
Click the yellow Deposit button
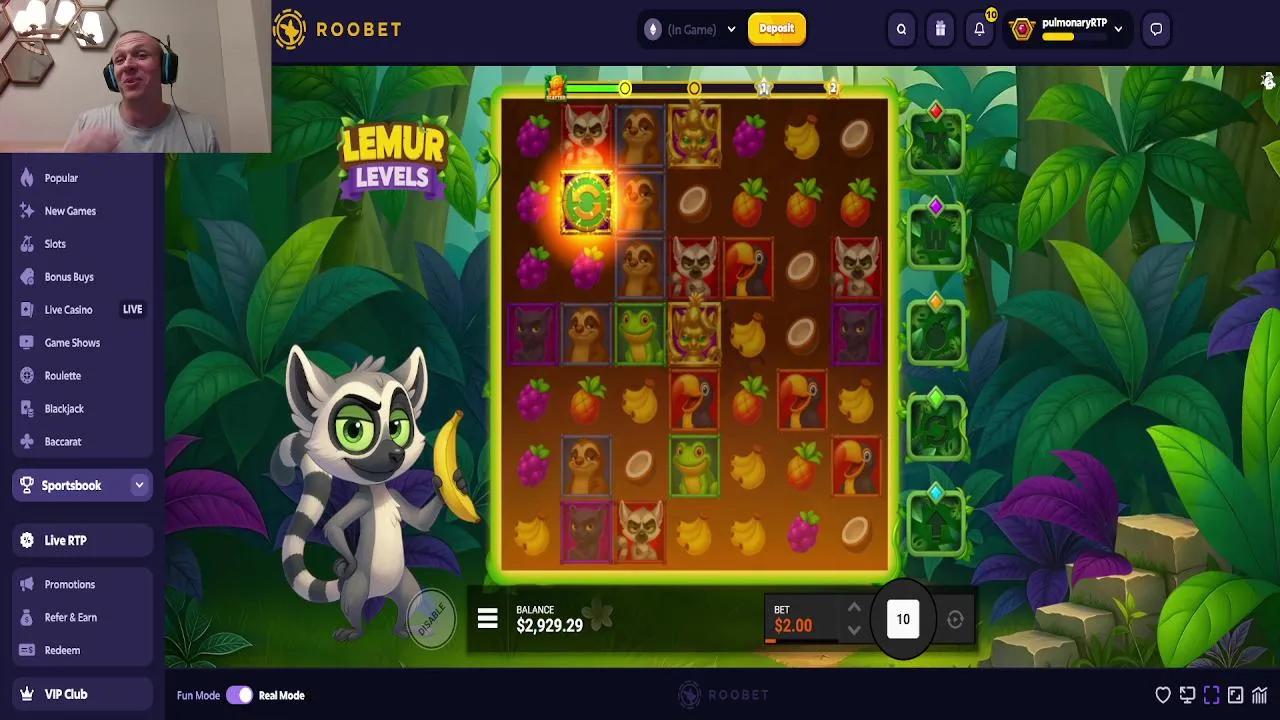(x=777, y=29)
